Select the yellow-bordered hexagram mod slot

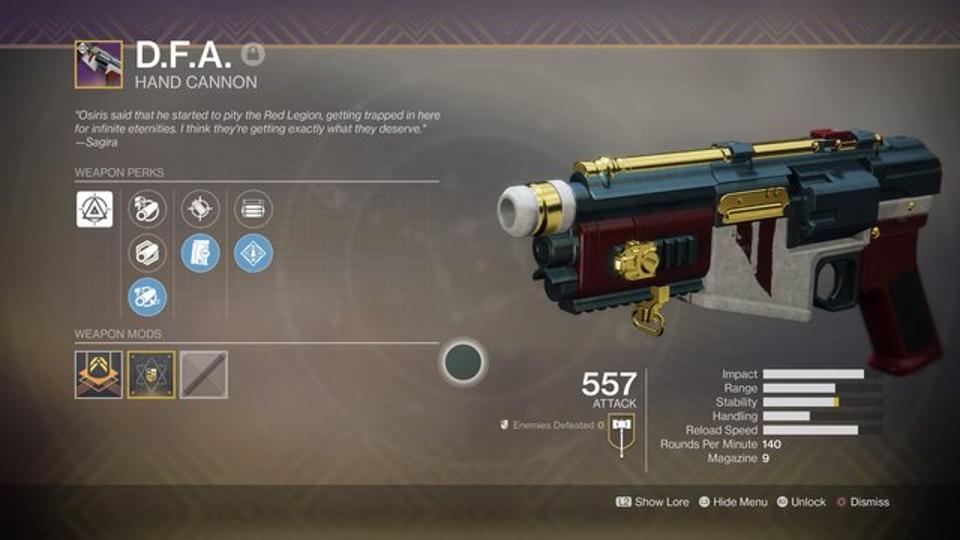[x=151, y=375]
